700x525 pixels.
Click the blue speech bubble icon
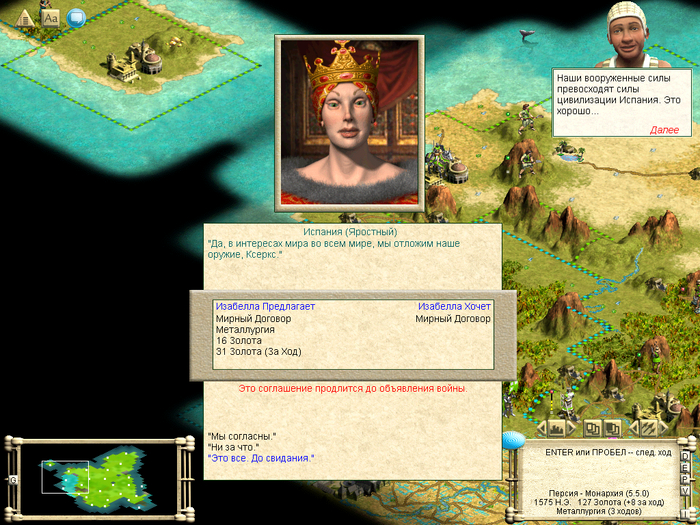click(76, 17)
